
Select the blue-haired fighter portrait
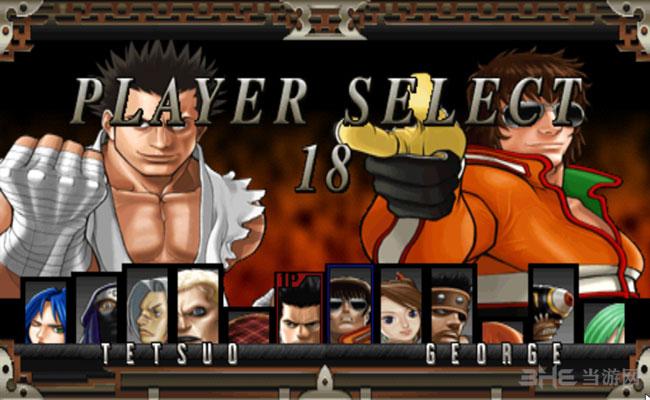pos(46,312)
